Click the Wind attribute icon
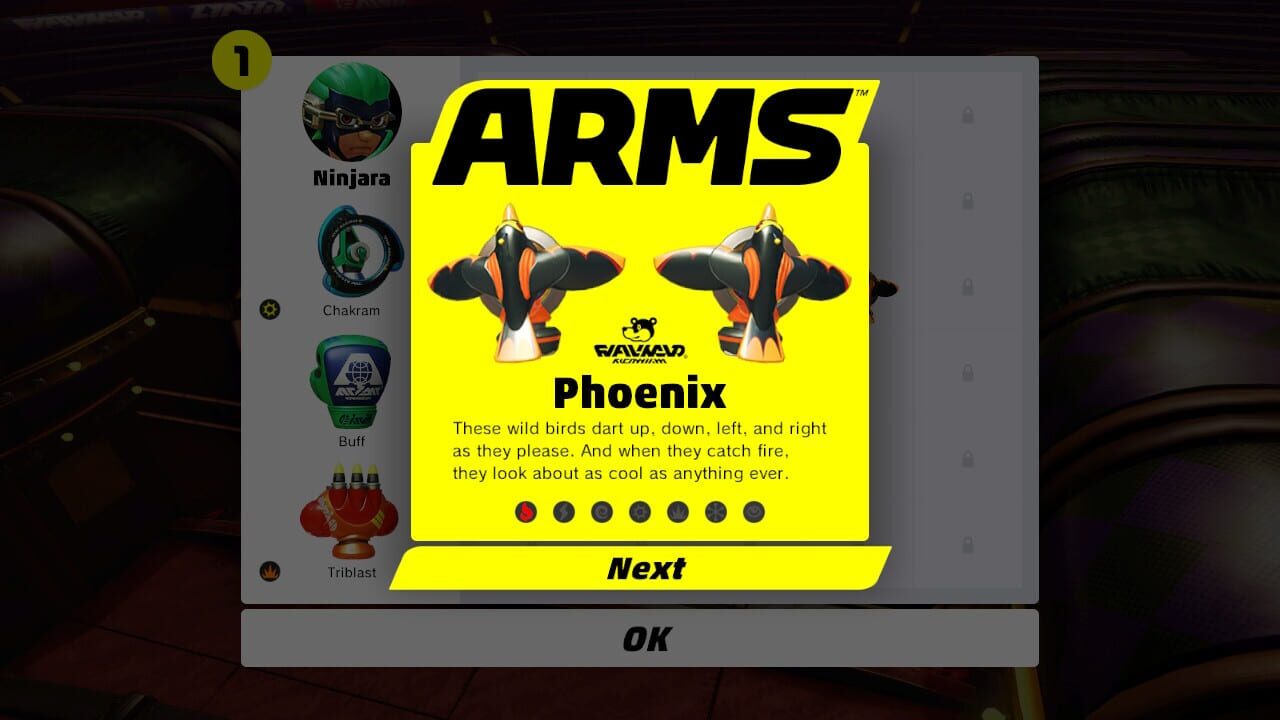Image resolution: width=1280 pixels, height=720 pixels. [600, 511]
